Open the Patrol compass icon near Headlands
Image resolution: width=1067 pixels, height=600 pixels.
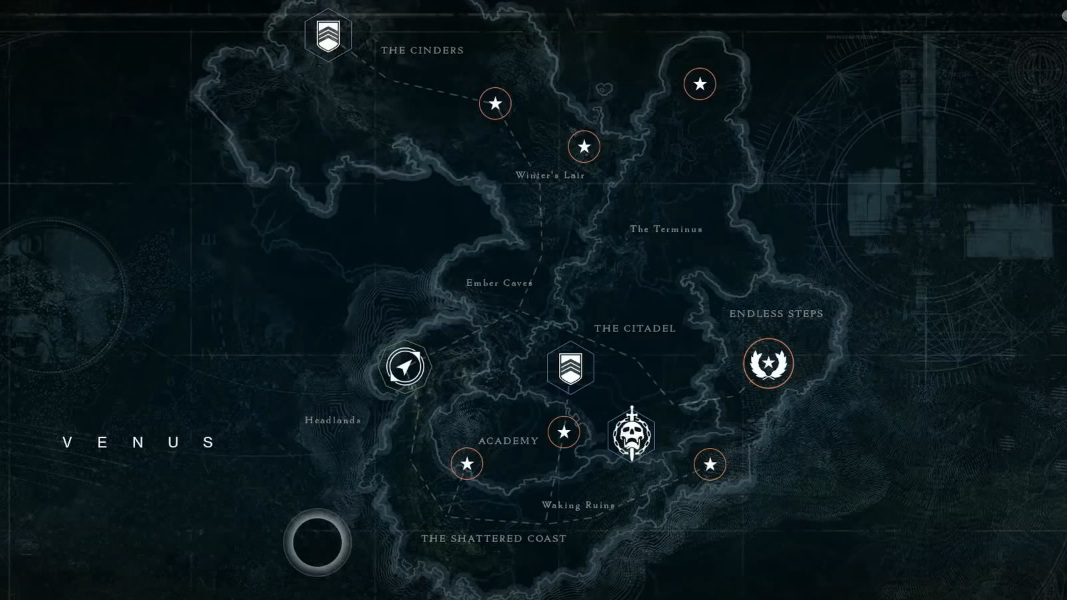[x=404, y=368]
